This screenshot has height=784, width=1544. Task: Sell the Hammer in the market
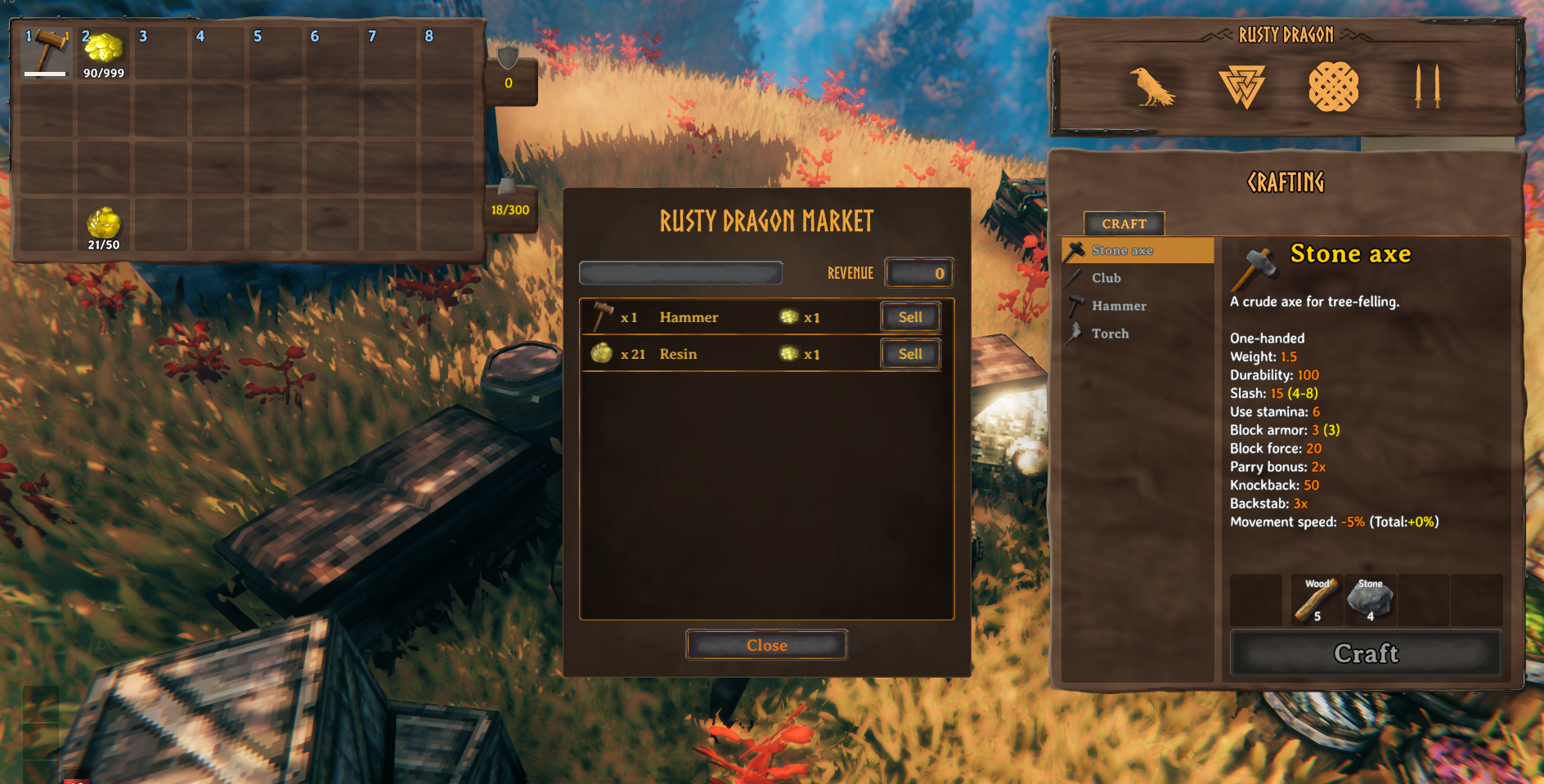pyautogui.click(x=910, y=317)
